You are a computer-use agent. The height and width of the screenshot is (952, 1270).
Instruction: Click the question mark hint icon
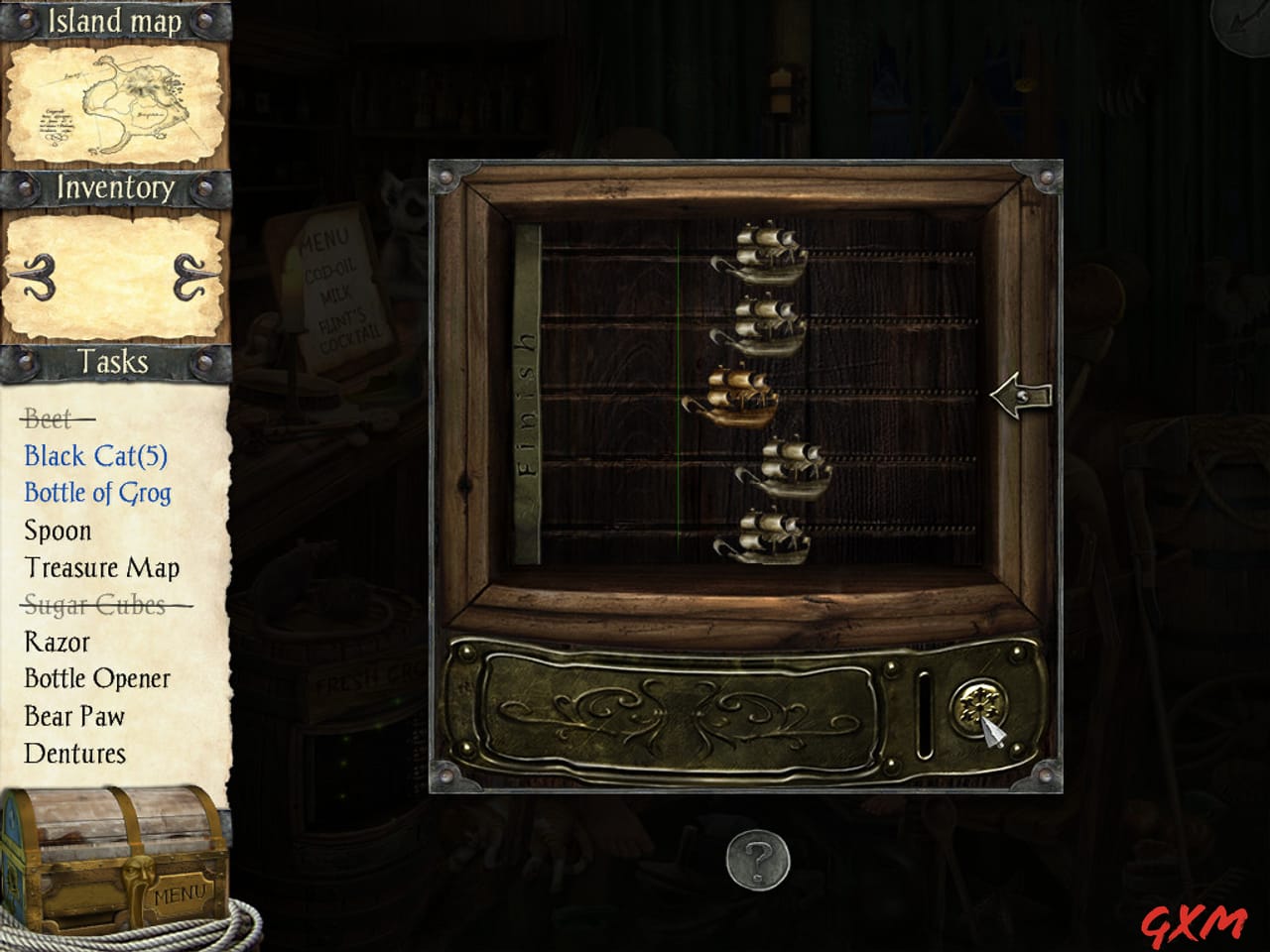click(757, 862)
